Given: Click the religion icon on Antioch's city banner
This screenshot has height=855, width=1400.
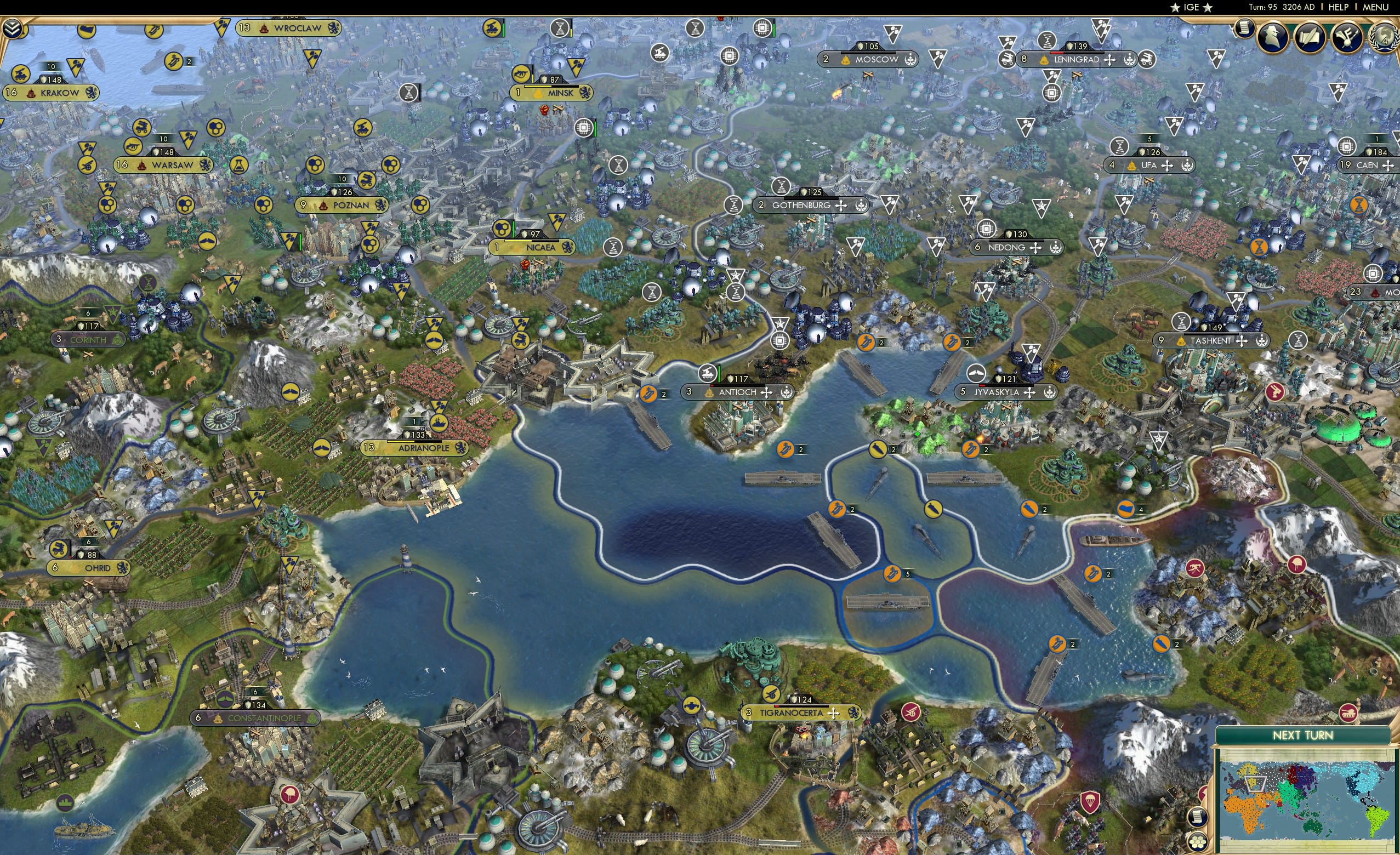Looking at the screenshot, I should point(766,393).
